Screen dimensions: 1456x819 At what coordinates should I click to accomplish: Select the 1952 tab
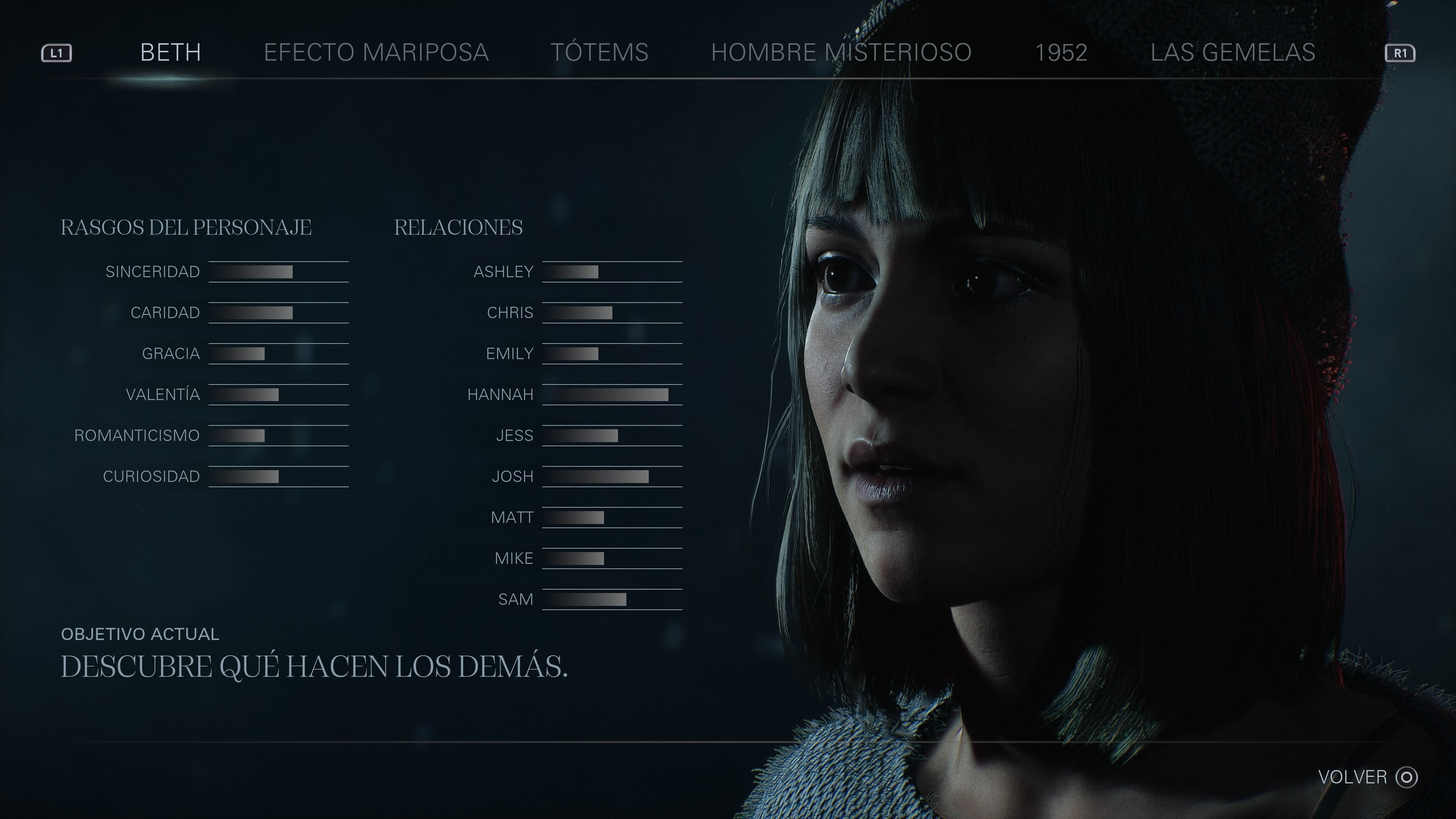tap(1062, 53)
